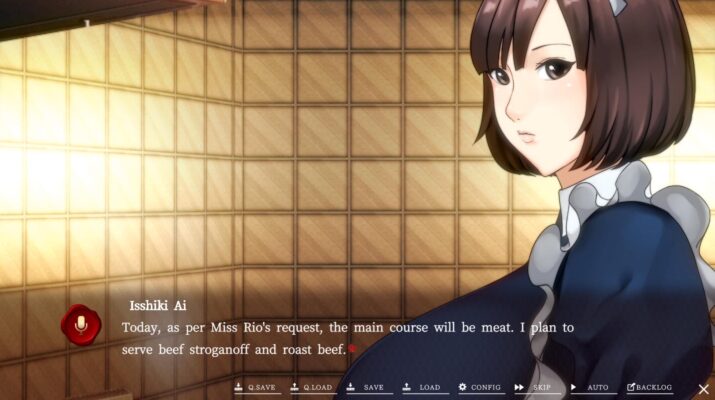Screen dimensions: 715x400
Task: Click the Q.SAVE quick save button
Action: pos(254,387)
